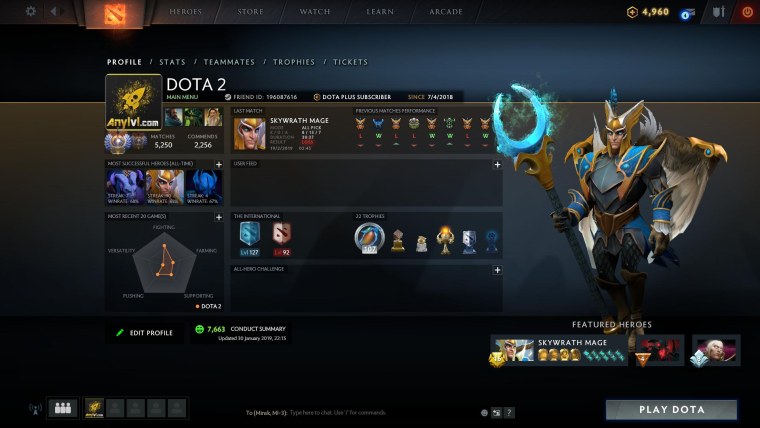Open the mail notifications icon
Viewport: 760px width, 428px height.
tap(688, 13)
